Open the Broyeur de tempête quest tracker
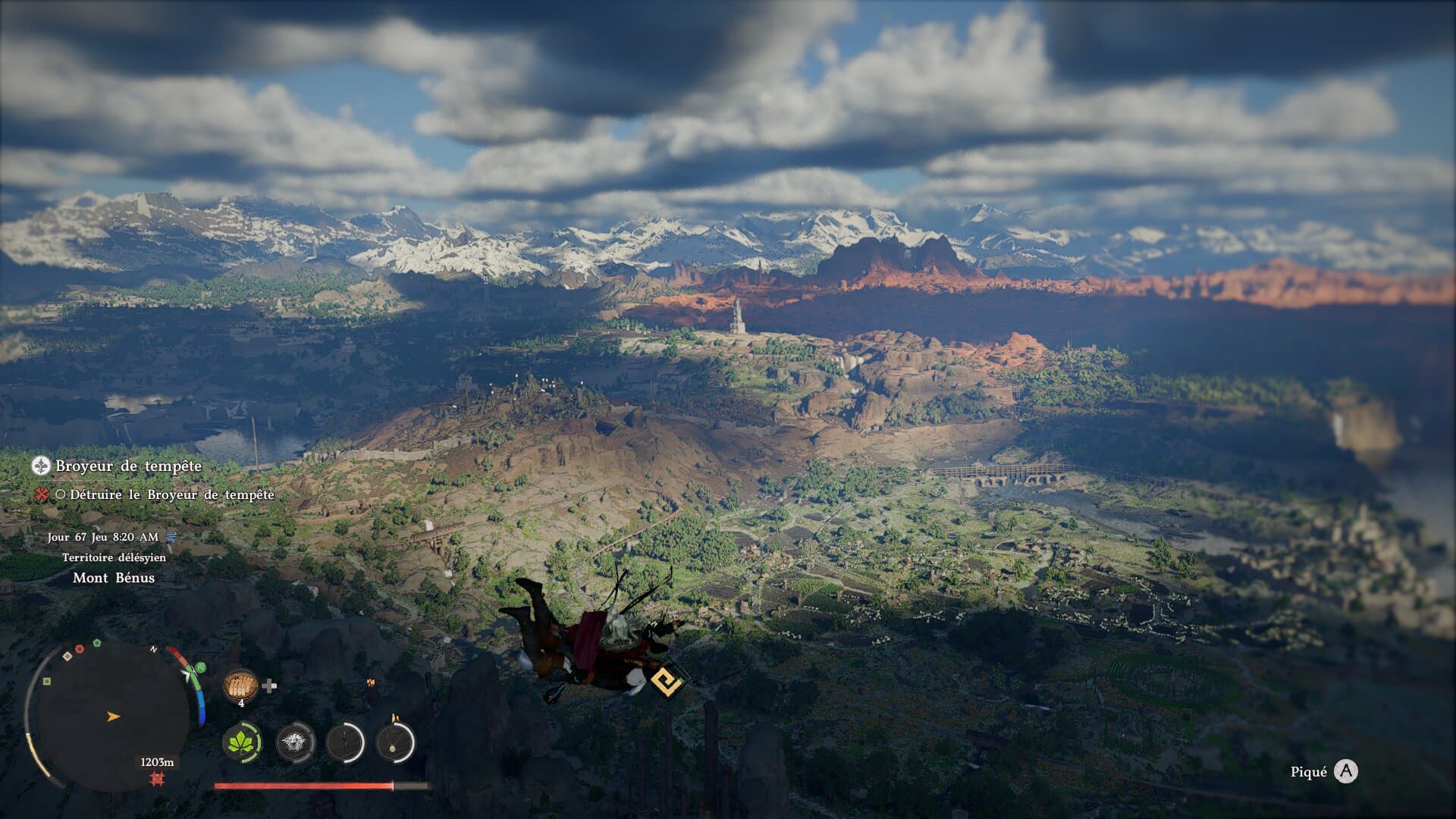 [127, 466]
